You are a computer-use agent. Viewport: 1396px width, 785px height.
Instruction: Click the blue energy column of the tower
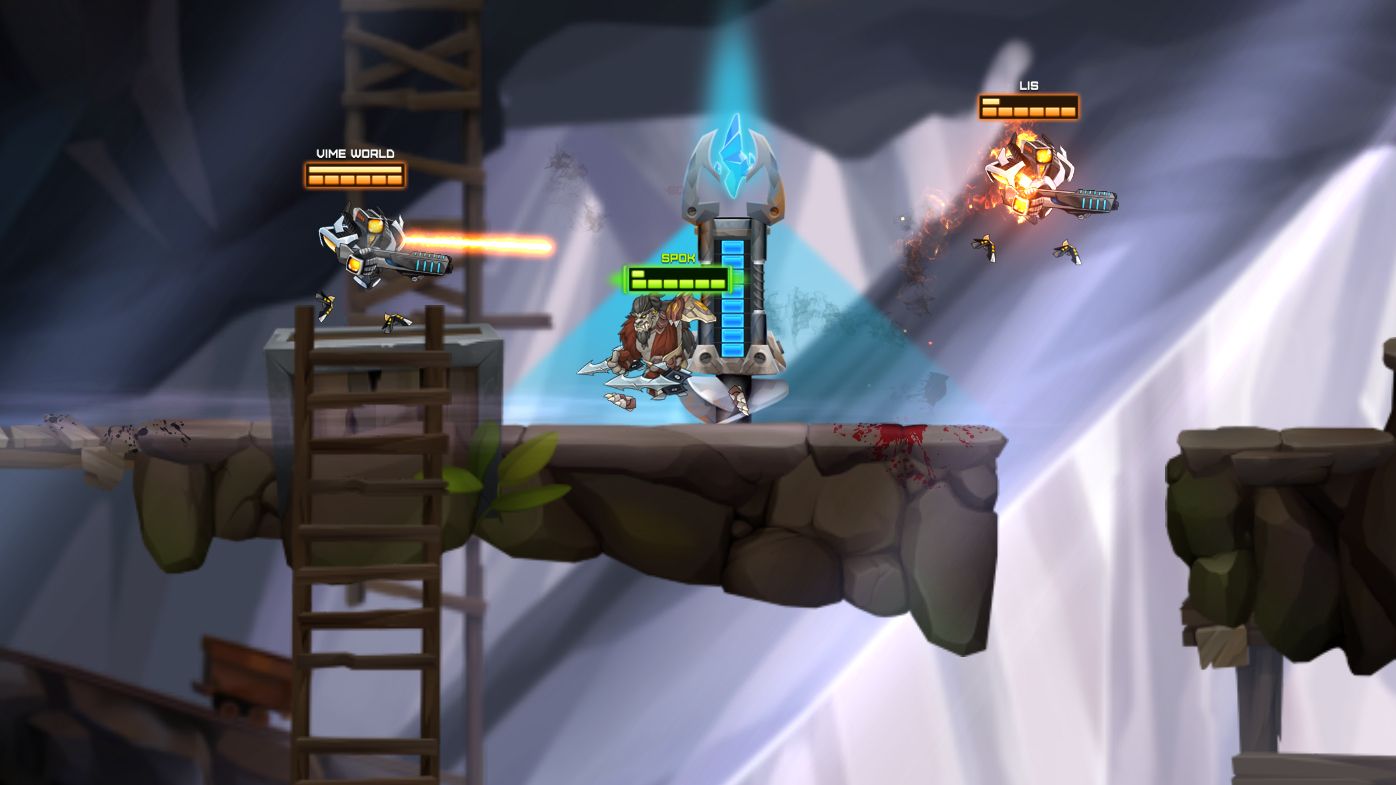point(733,300)
